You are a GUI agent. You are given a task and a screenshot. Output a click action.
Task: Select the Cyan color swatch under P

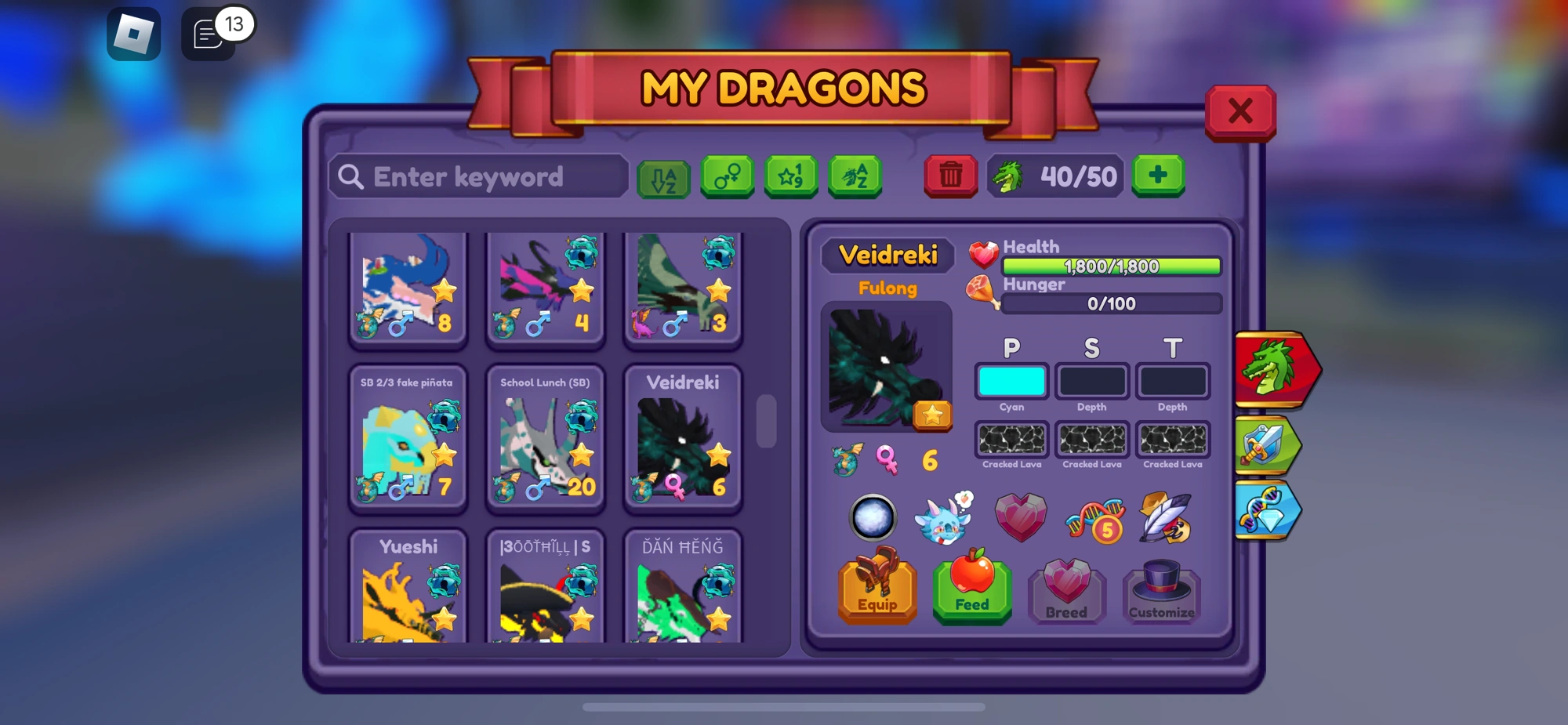[1011, 382]
